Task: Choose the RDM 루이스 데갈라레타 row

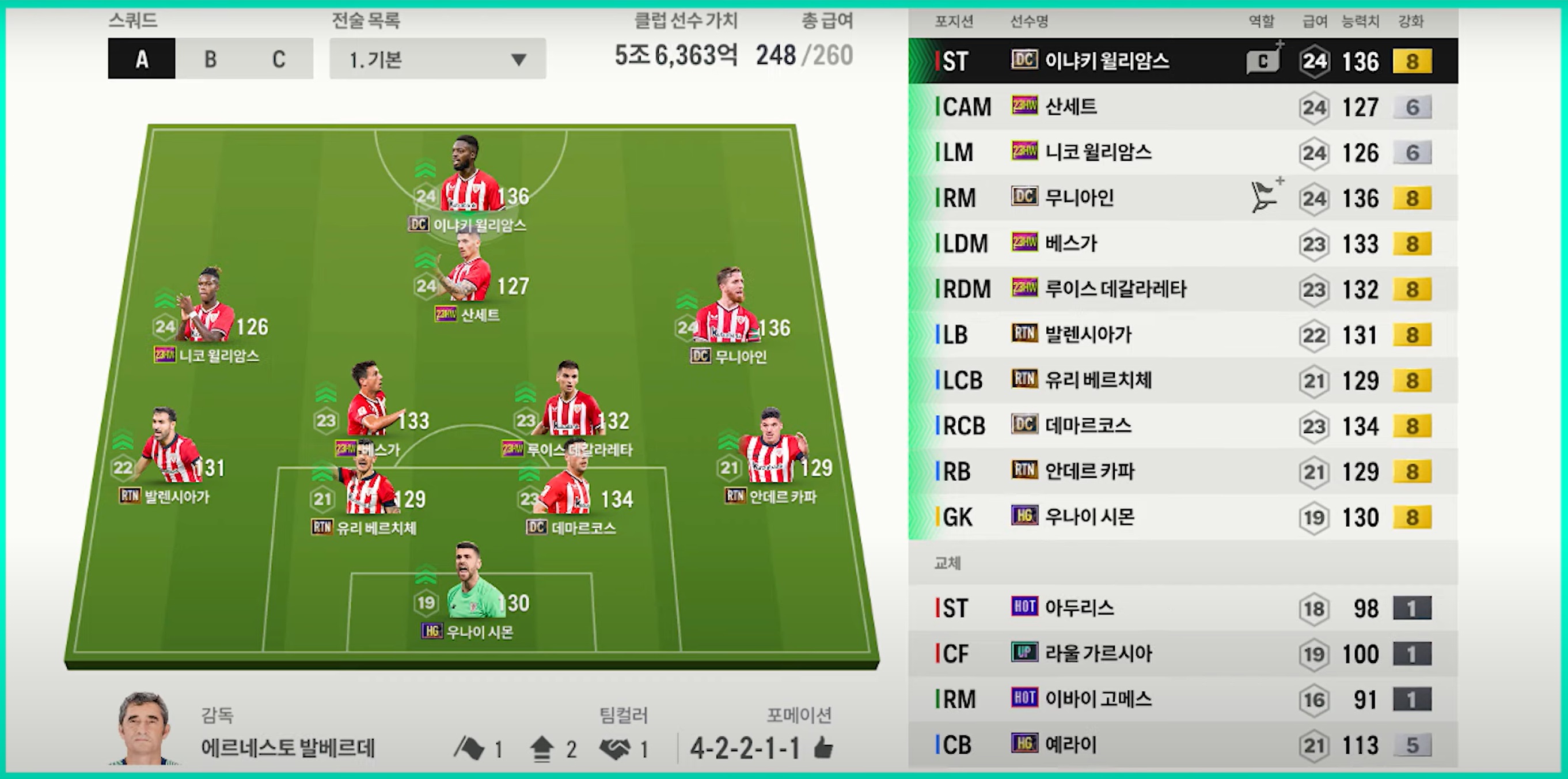Action: tap(1182, 289)
